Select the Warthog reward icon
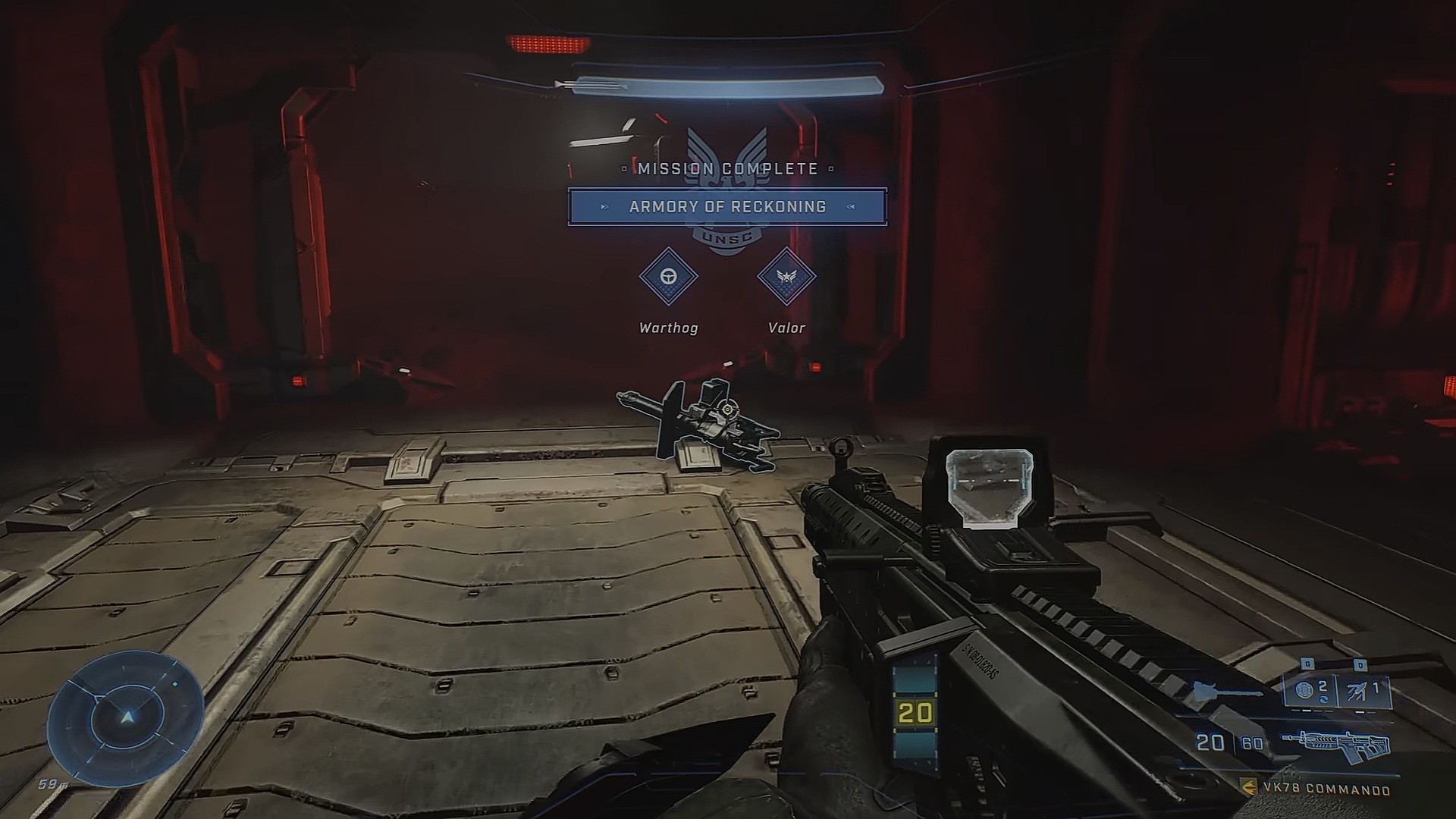This screenshot has height=819, width=1456. click(x=668, y=277)
